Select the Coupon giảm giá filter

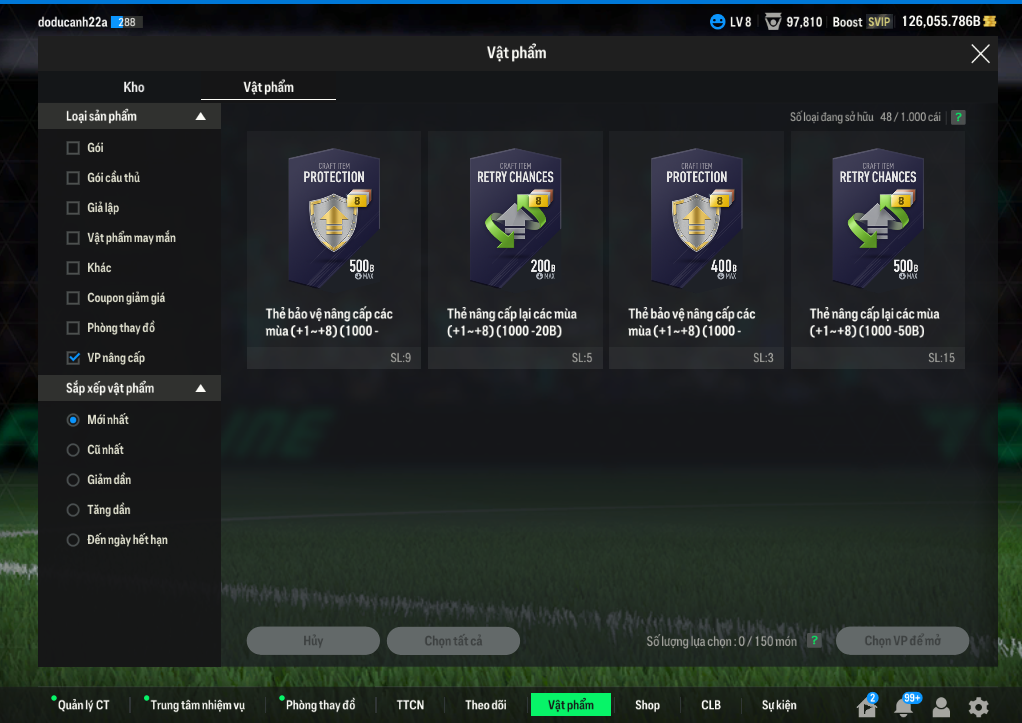(x=73, y=298)
